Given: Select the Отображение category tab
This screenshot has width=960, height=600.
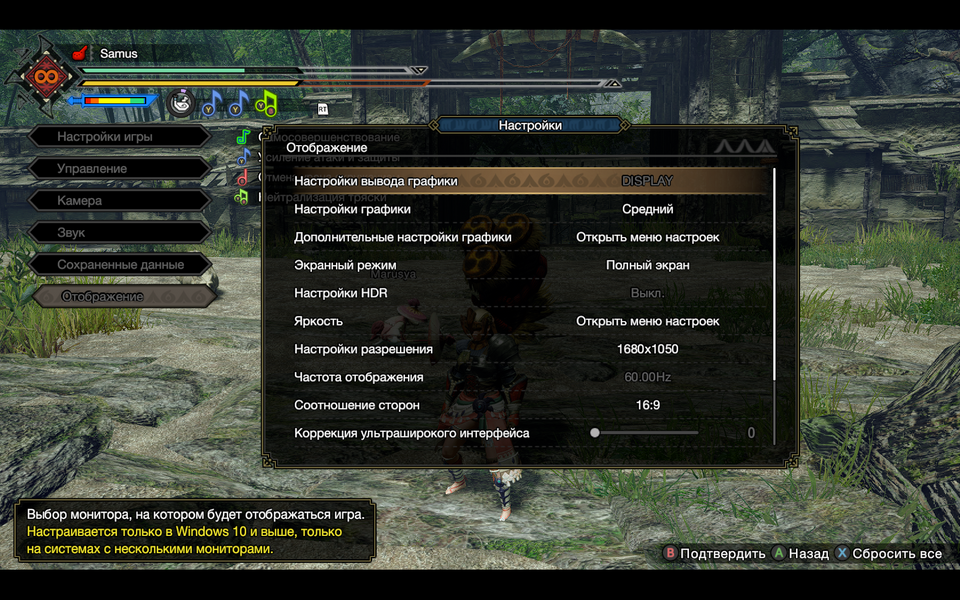Looking at the screenshot, I should (x=118, y=297).
